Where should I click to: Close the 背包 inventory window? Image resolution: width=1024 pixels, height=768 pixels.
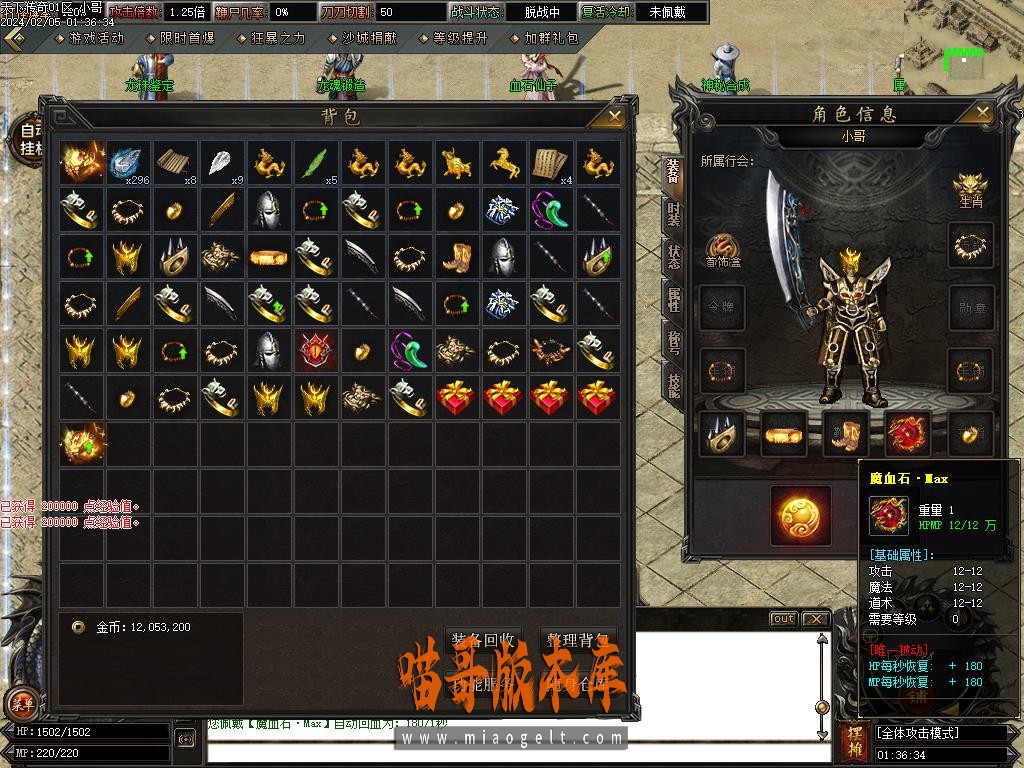(x=607, y=118)
